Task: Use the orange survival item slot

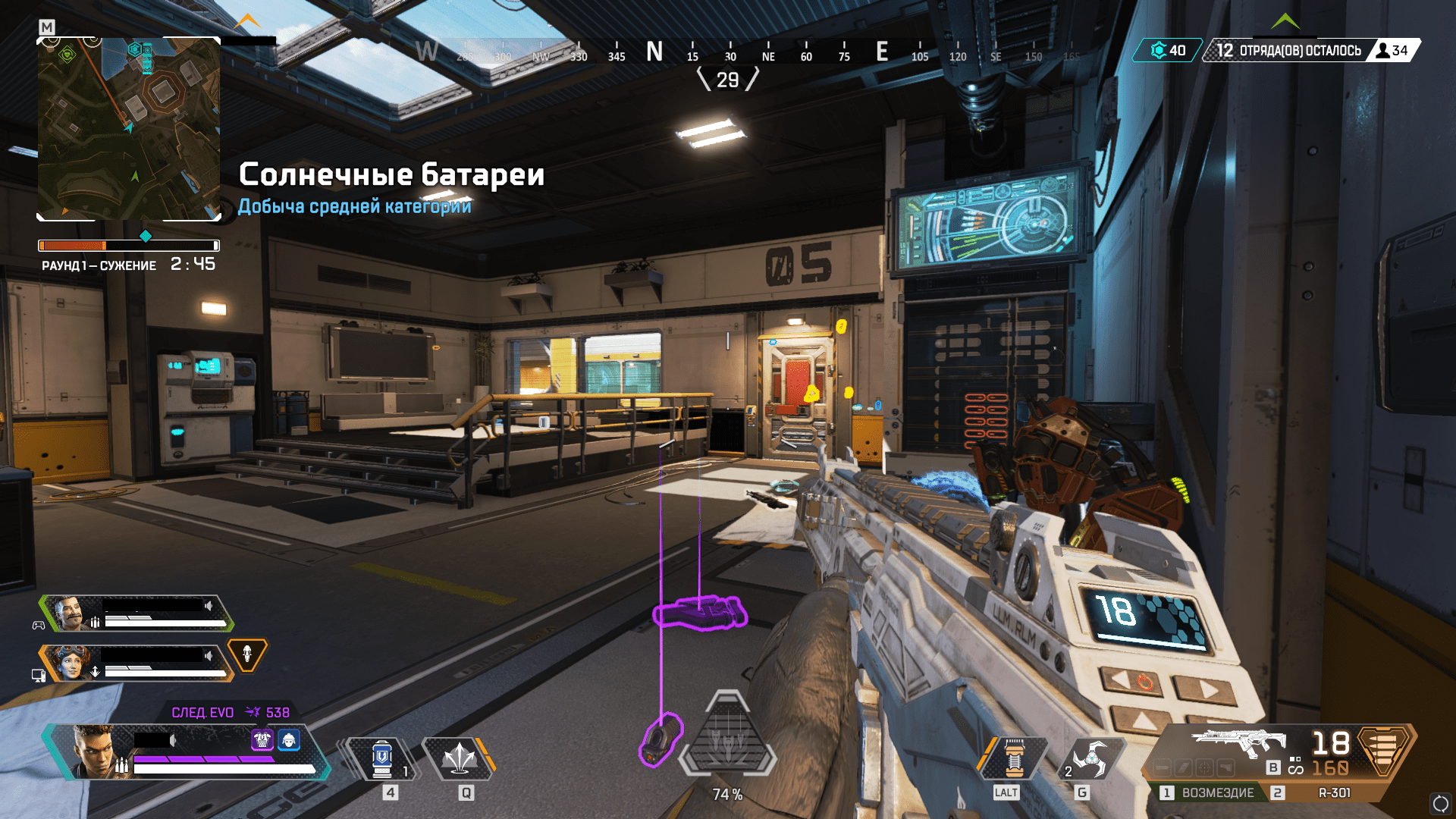Action: click(1014, 758)
